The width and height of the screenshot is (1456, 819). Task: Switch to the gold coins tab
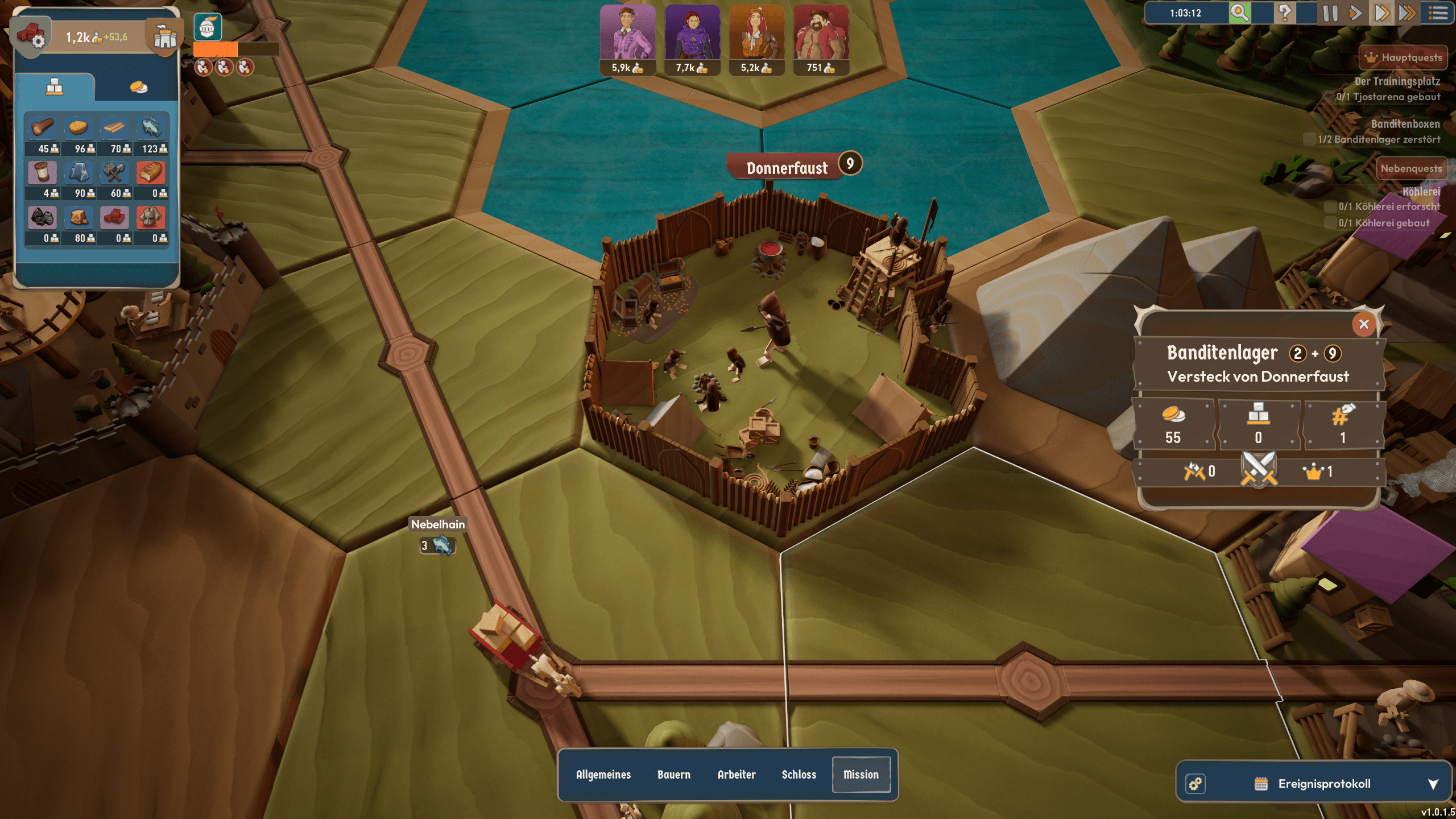(x=138, y=87)
